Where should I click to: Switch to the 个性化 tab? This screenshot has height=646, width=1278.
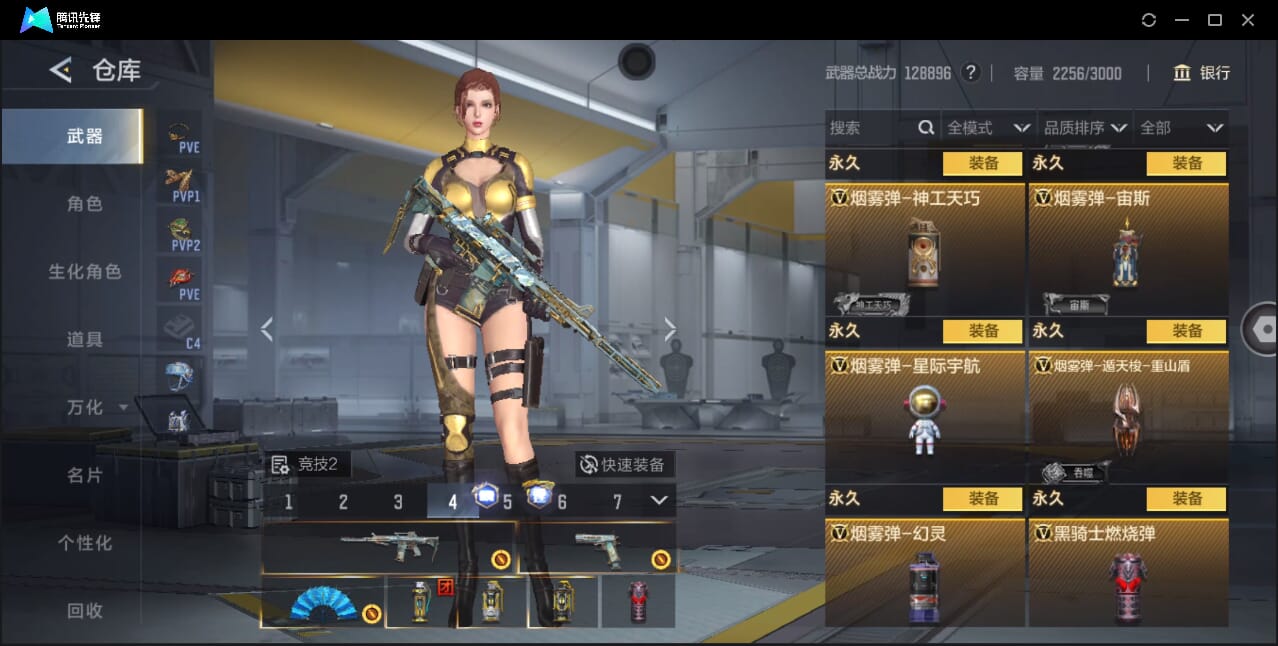tap(84, 543)
